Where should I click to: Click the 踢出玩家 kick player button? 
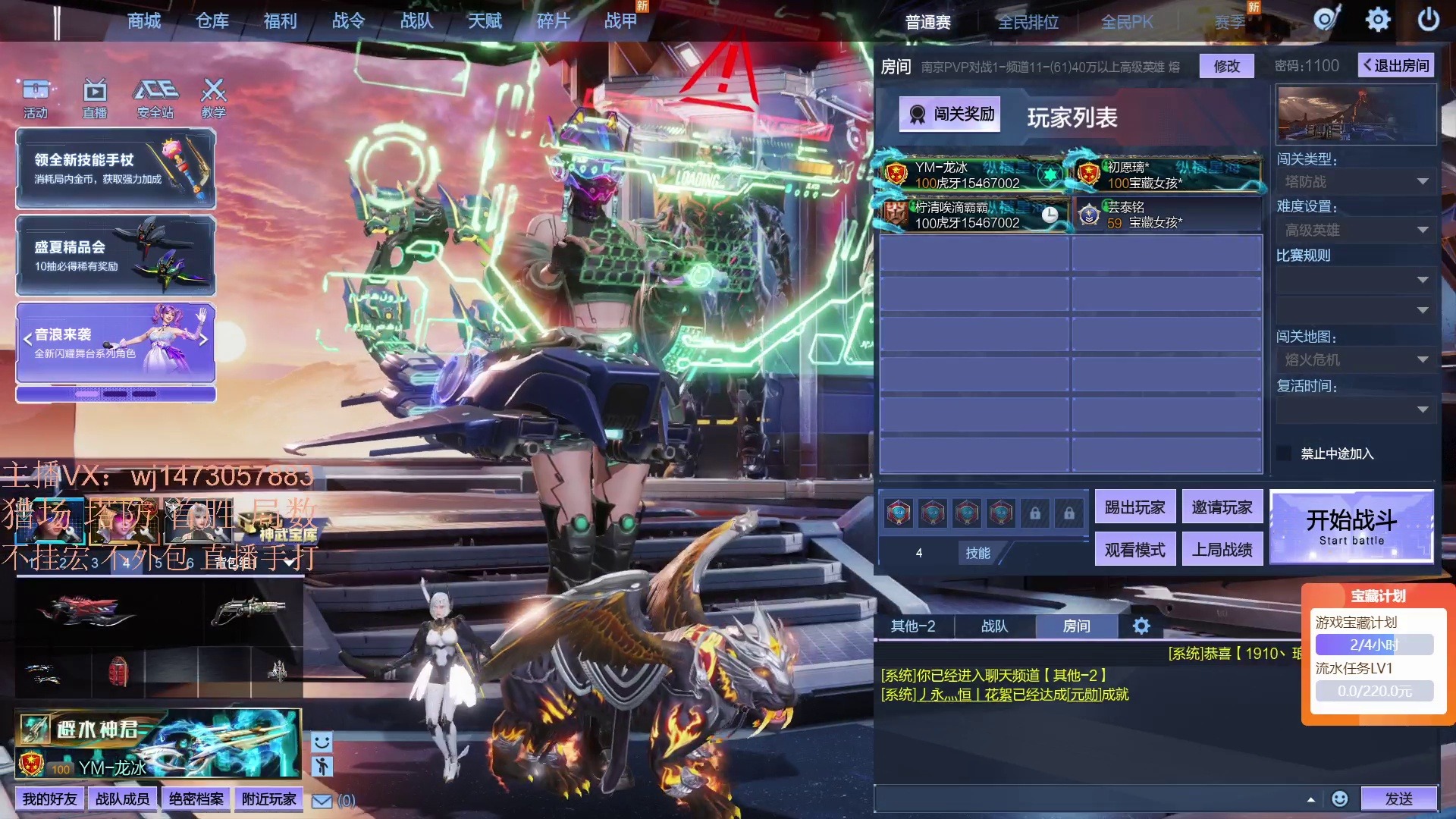pyautogui.click(x=1134, y=507)
